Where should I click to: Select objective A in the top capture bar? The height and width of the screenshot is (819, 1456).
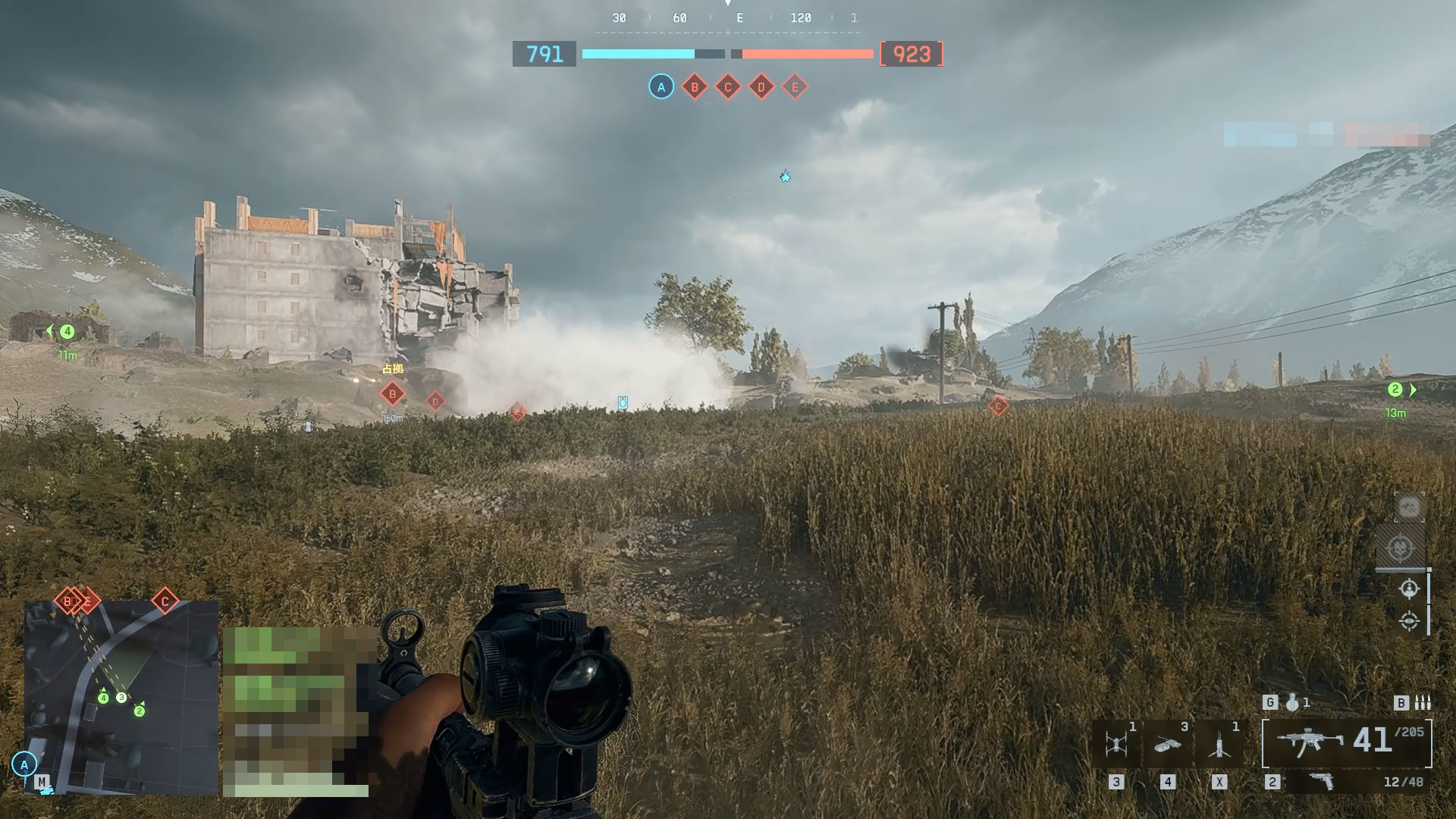click(661, 87)
